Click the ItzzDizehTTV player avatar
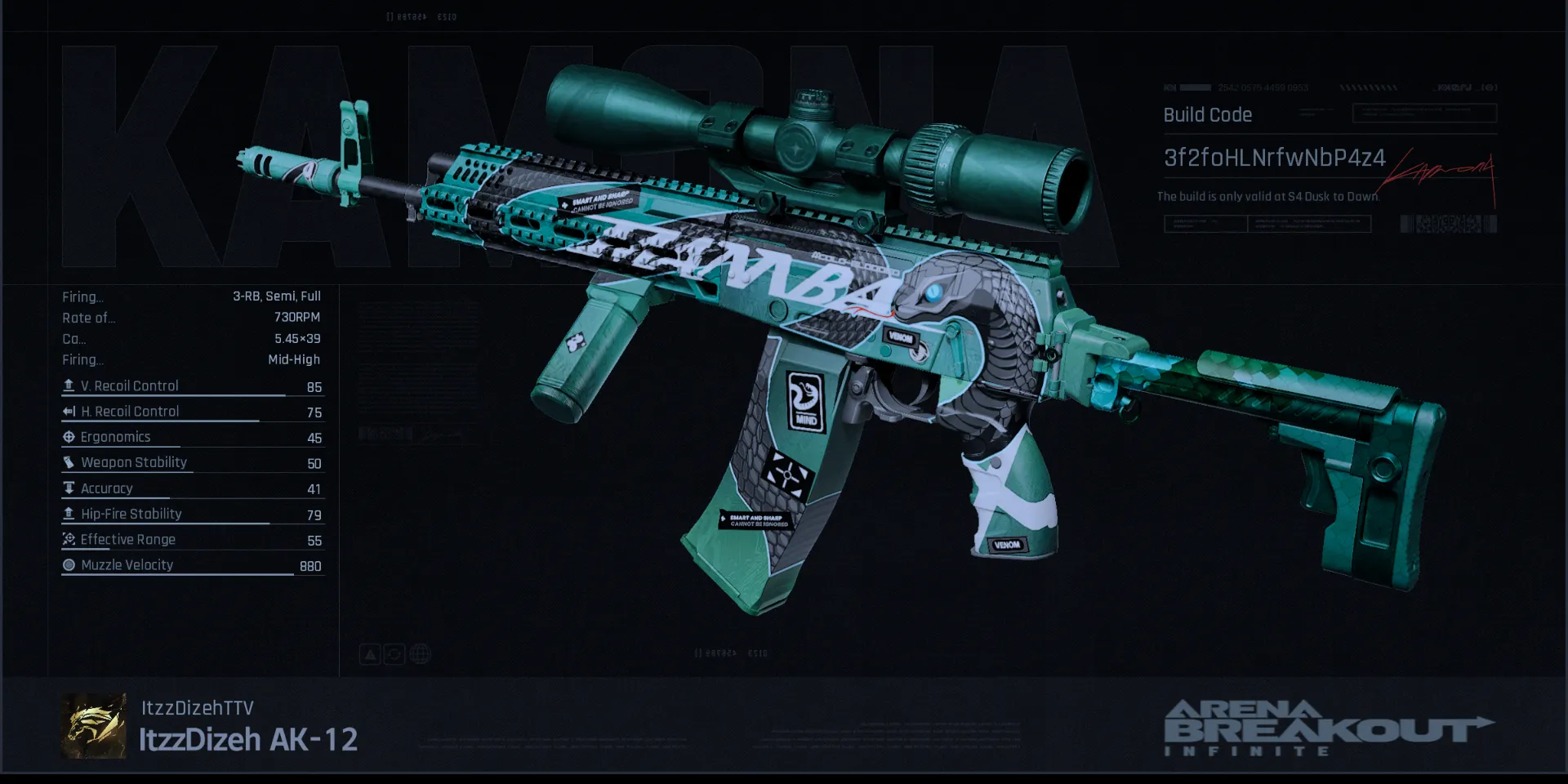Image resolution: width=1568 pixels, height=784 pixels. click(94, 726)
